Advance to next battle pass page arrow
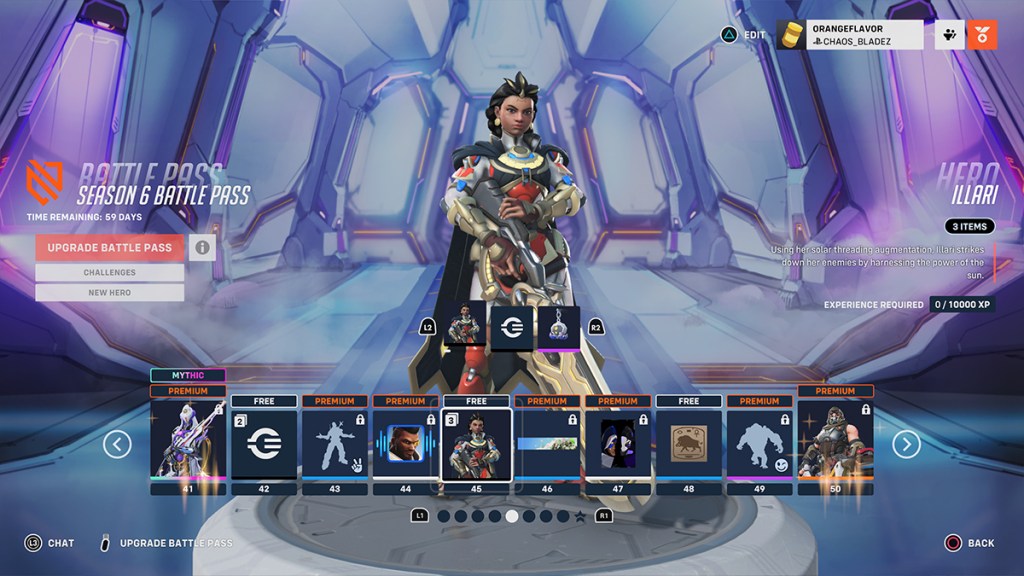The width and height of the screenshot is (1024, 576). click(906, 444)
